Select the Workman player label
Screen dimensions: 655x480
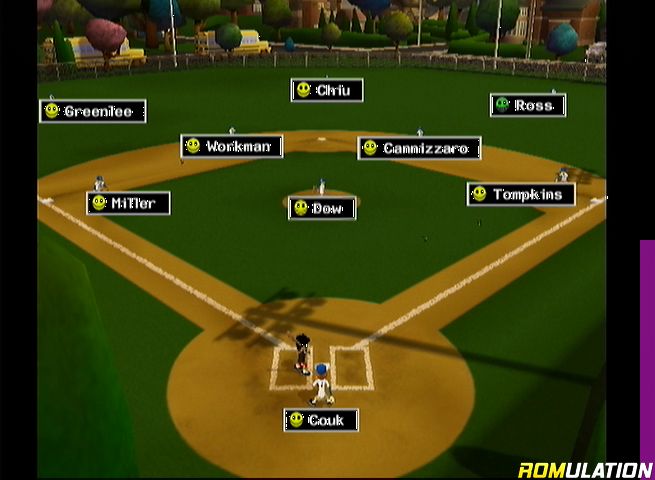pyautogui.click(x=232, y=146)
